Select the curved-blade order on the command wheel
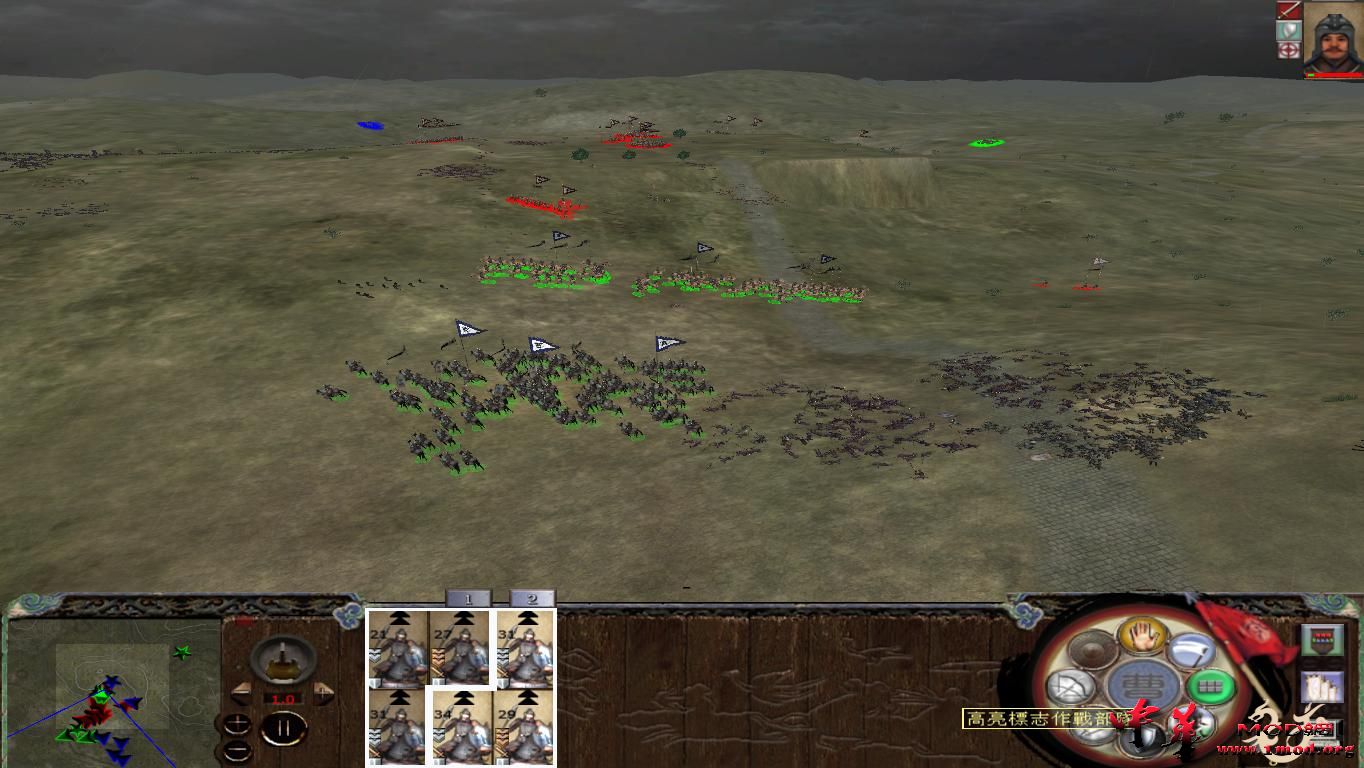Screen dimensions: 1364x768 pyautogui.click(x=1188, y=650)
